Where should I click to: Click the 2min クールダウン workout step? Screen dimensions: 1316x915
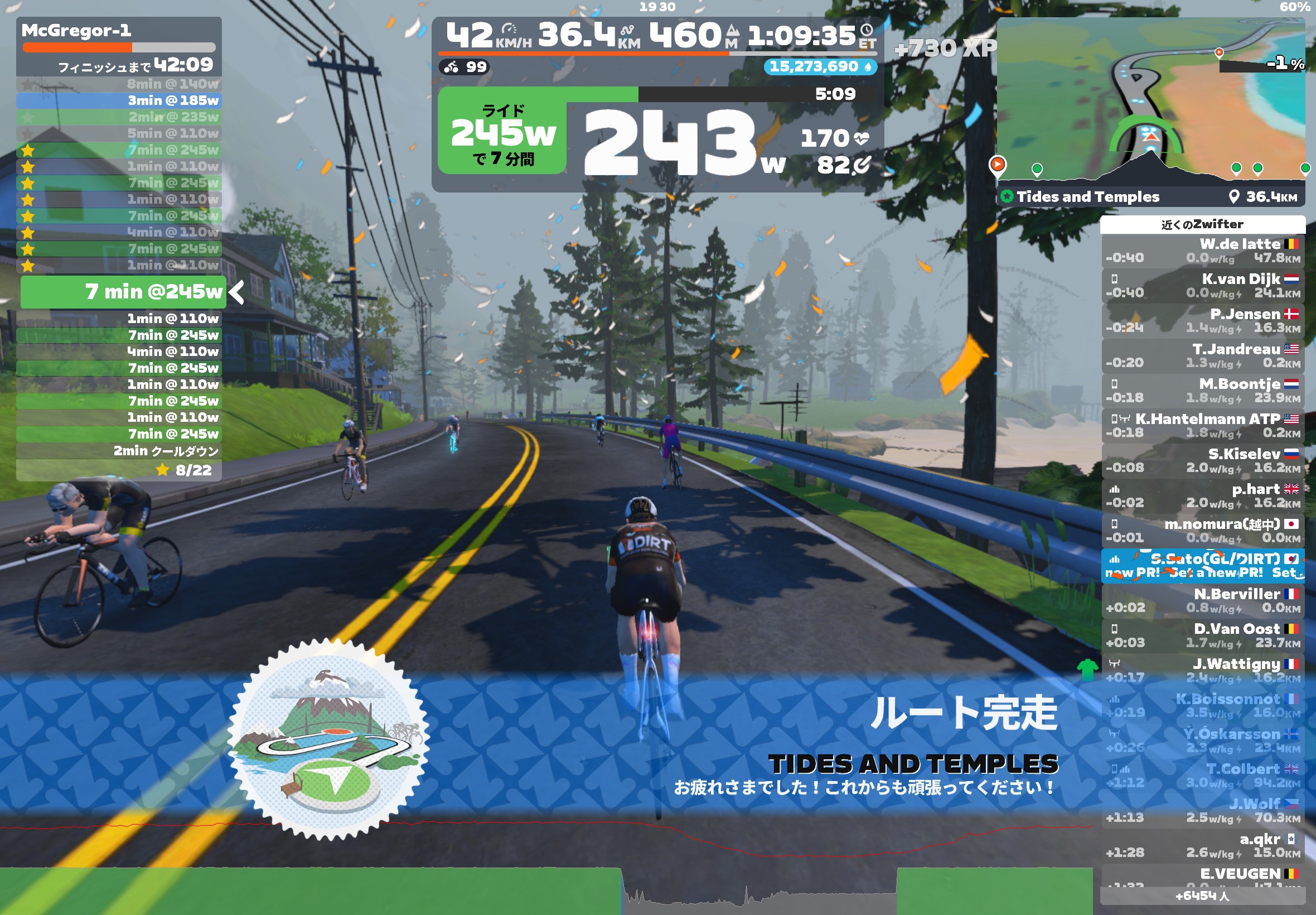(x=119, y=451)
